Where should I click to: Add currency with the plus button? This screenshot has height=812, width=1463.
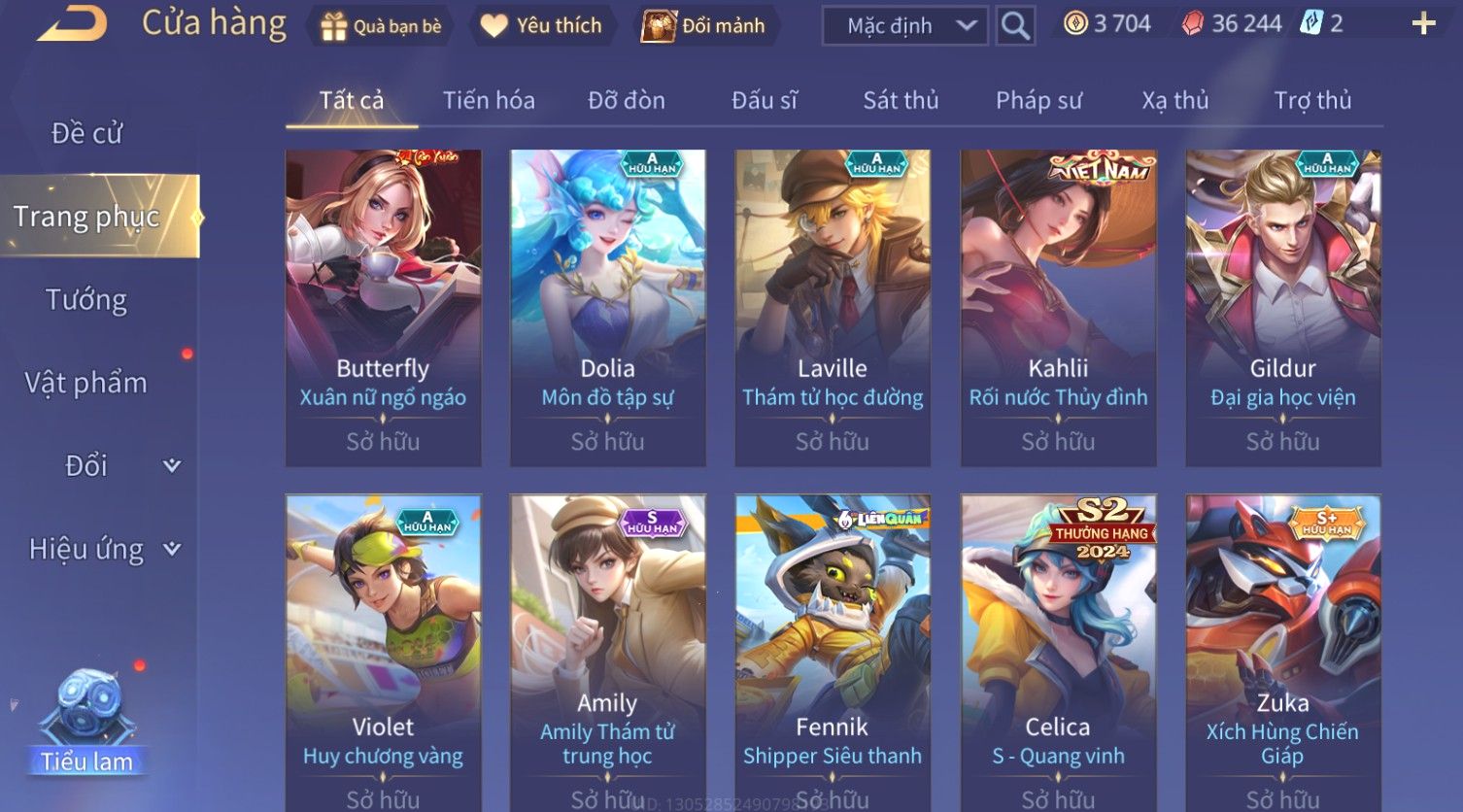pos(1423,24)
